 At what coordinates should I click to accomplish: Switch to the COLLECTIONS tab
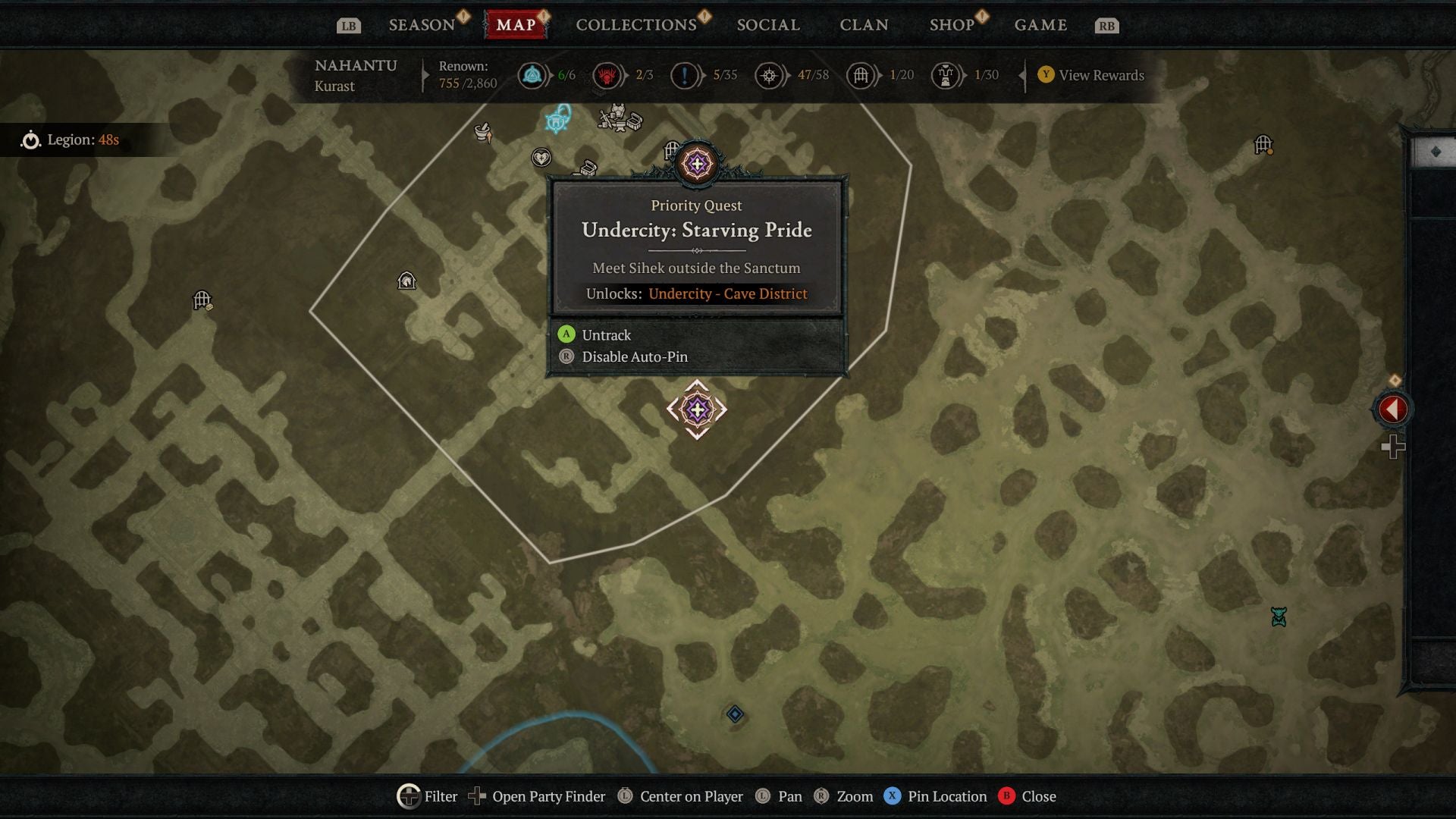(635, 24)
